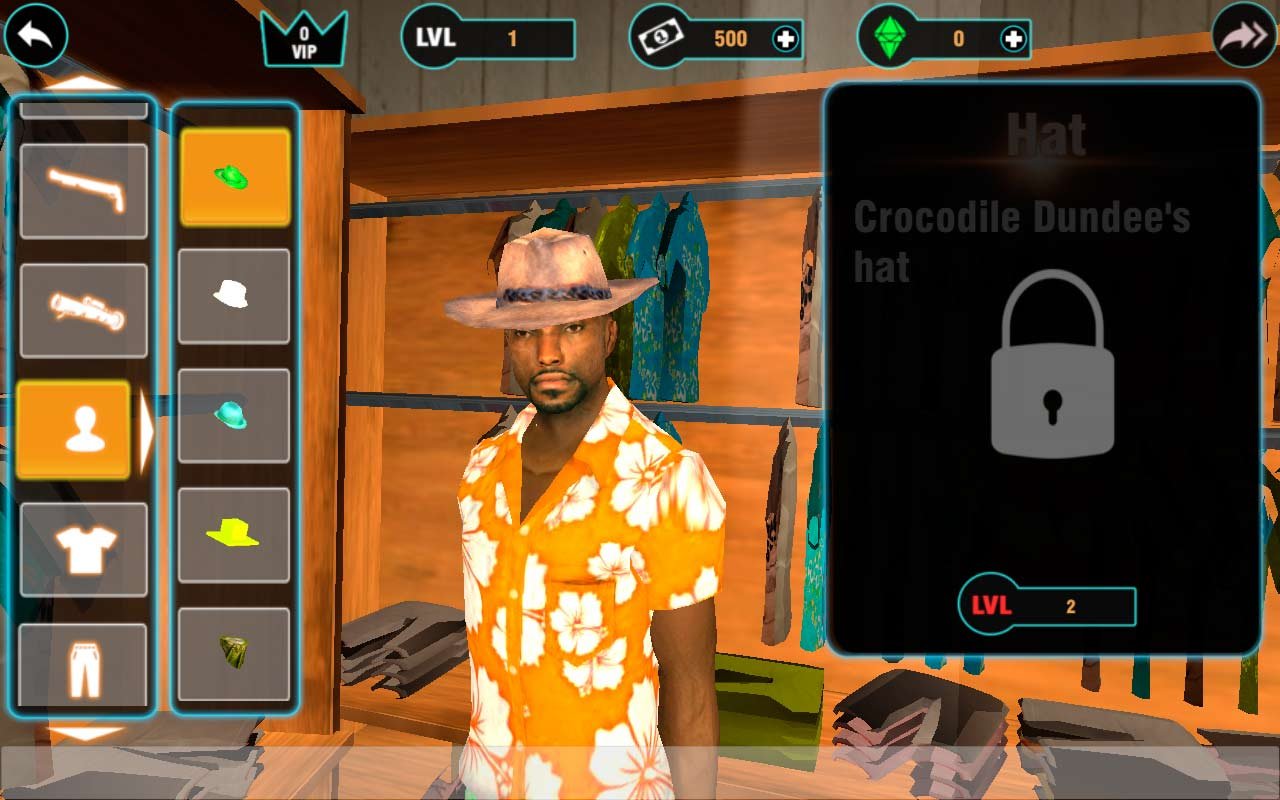Select the shotgun weapon category
Screen dimensions: 1280x800
tap(84, 191)
